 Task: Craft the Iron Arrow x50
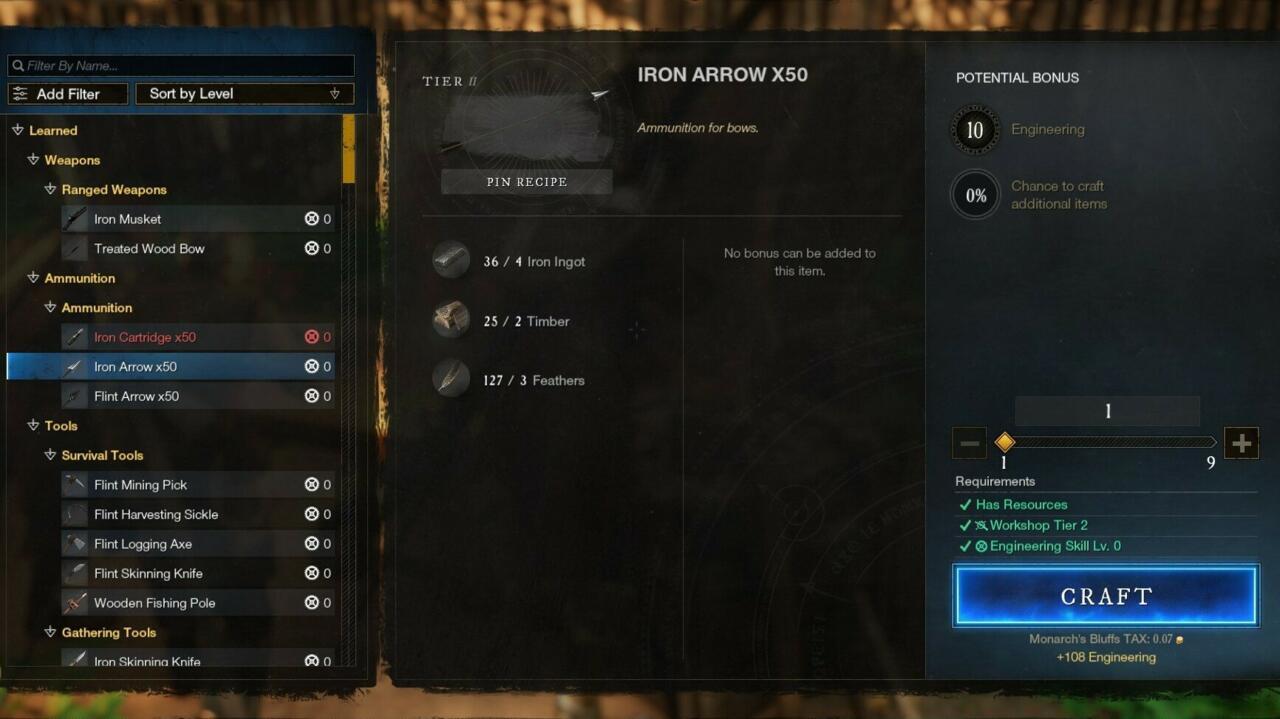click(1105, 596)
